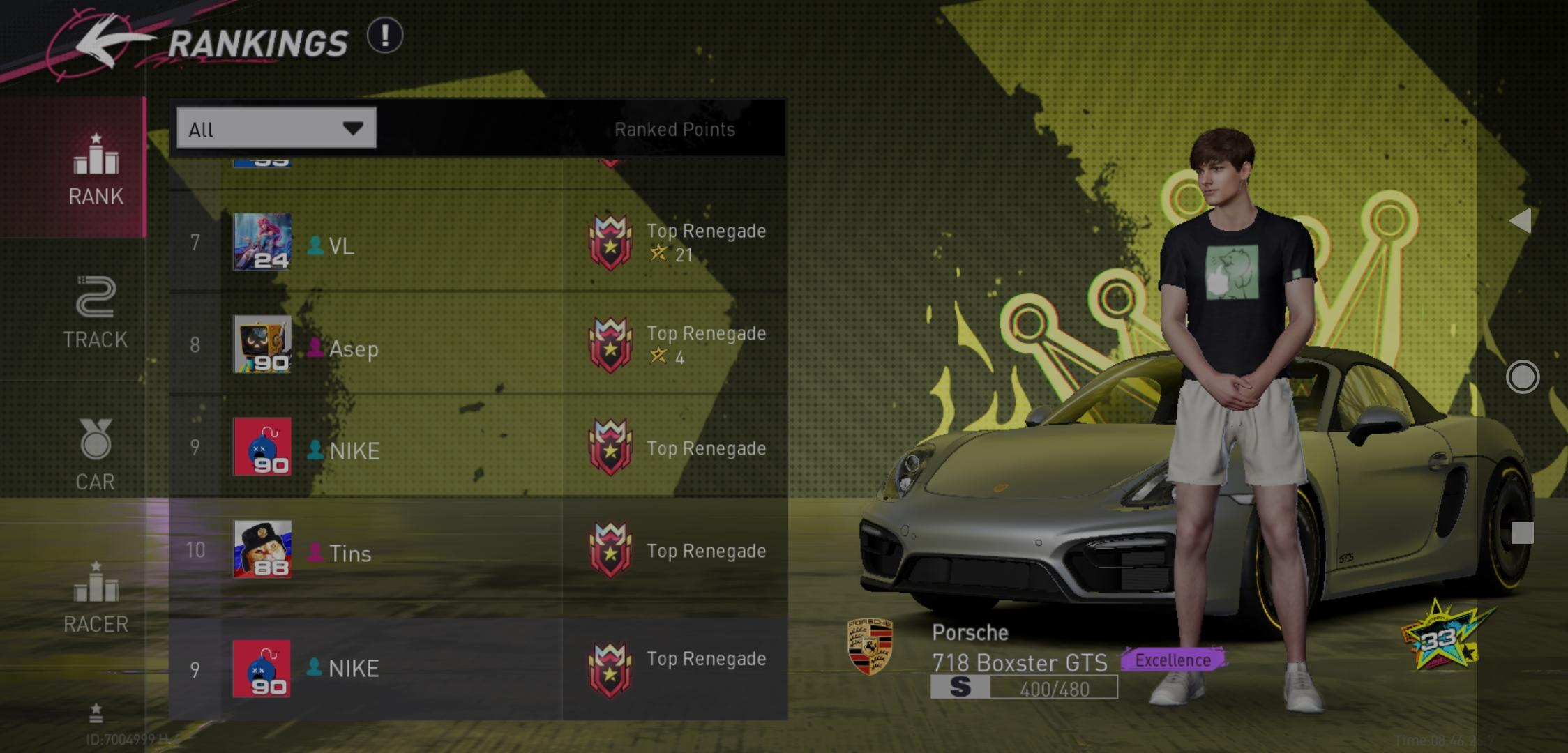Switch to the CAR rankings tab
The width and height of the screenshot is (1568, 753).
tap(96, 455)
